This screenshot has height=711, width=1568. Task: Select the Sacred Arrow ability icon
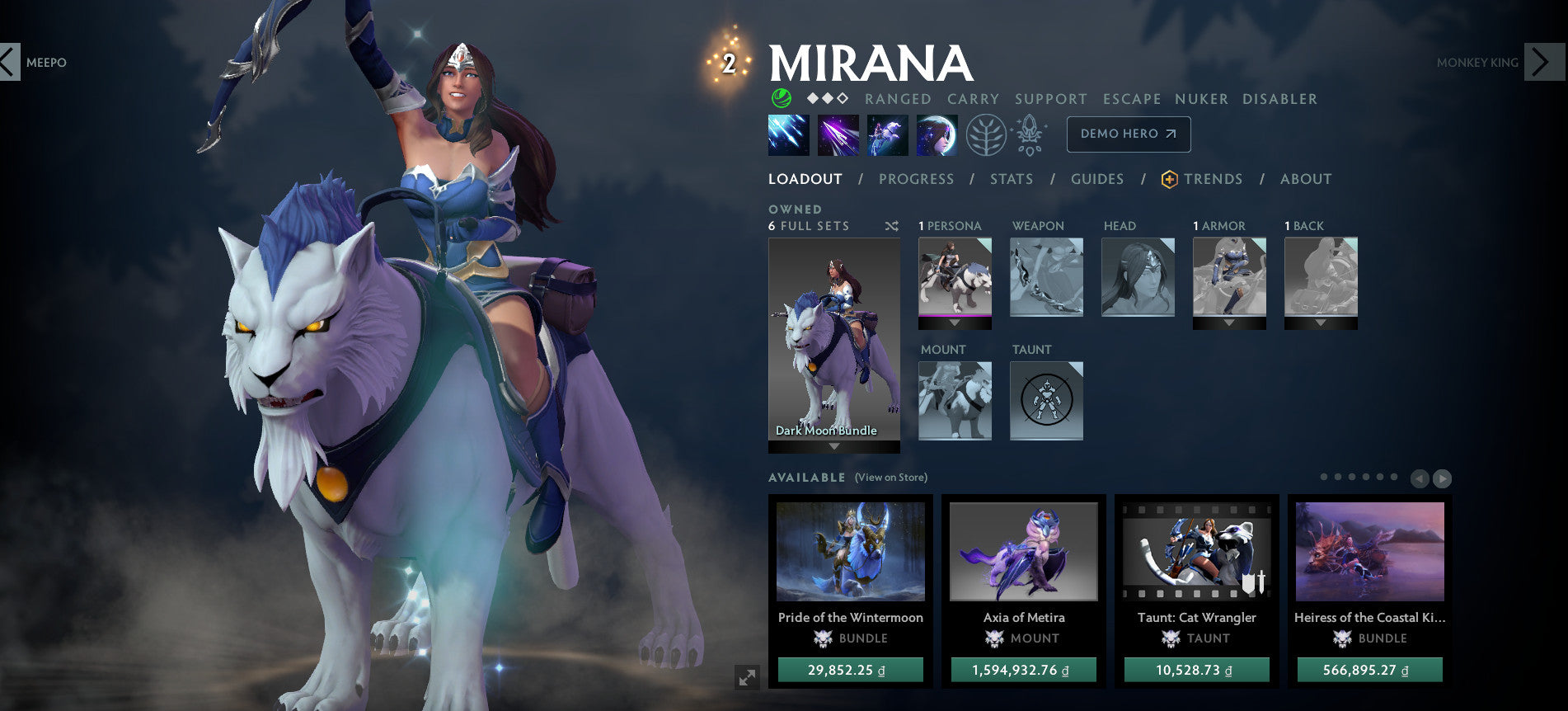click(x=839, y=134)
